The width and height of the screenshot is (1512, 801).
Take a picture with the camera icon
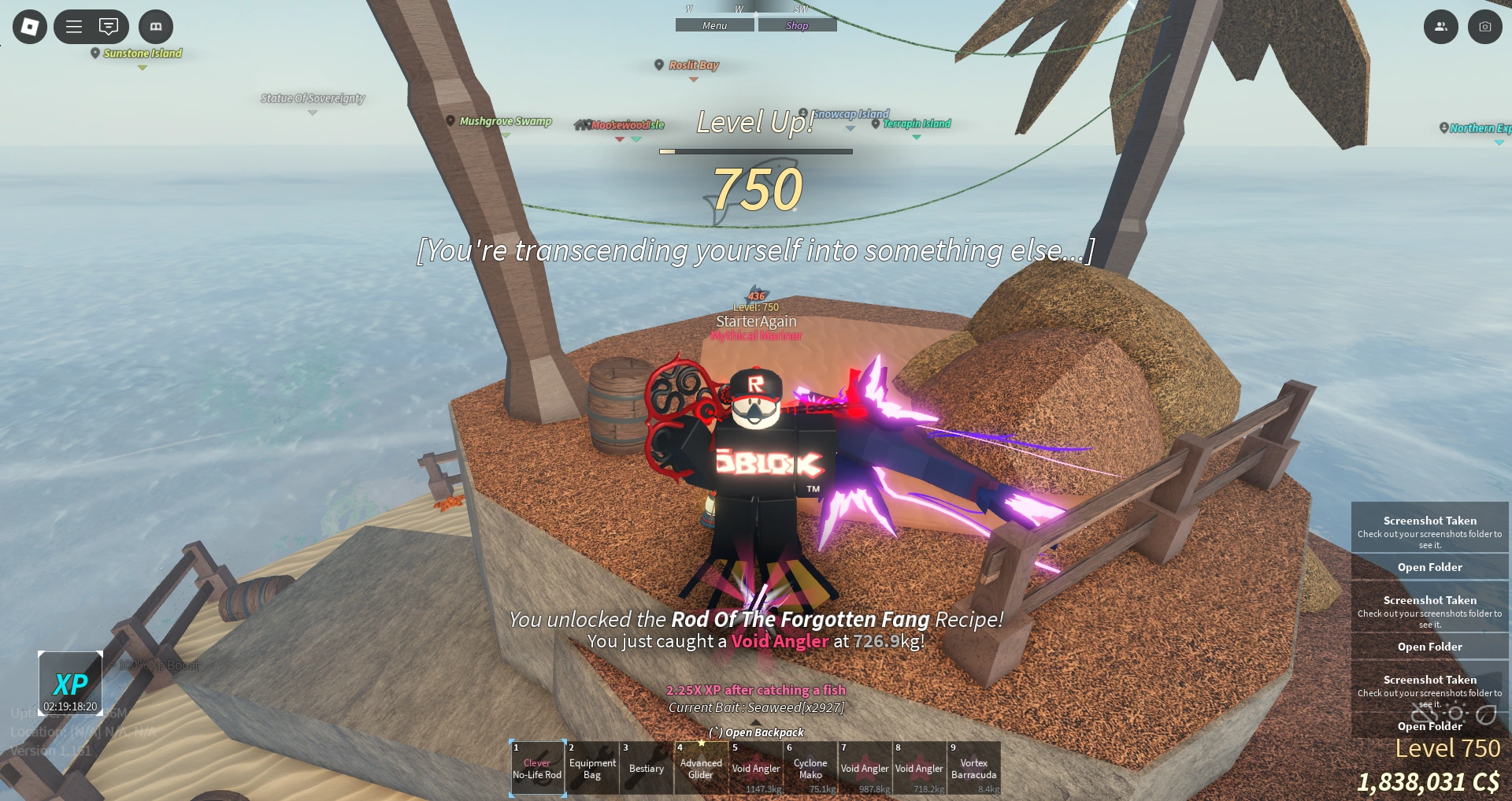click(1485, 26)
